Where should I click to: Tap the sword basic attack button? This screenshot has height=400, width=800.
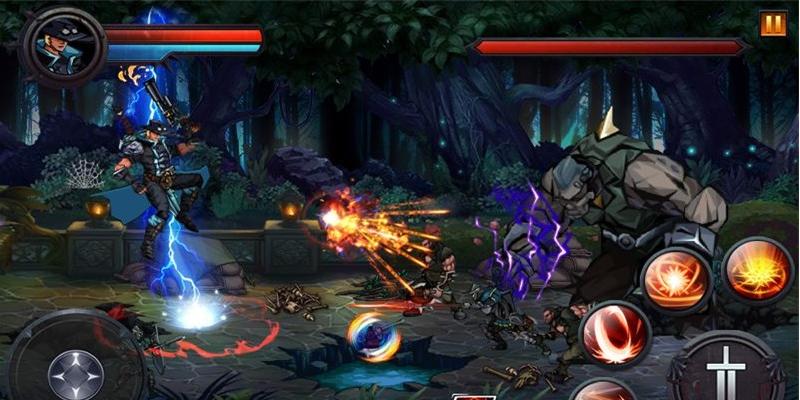pyautogui.click(x=727, y=370)
